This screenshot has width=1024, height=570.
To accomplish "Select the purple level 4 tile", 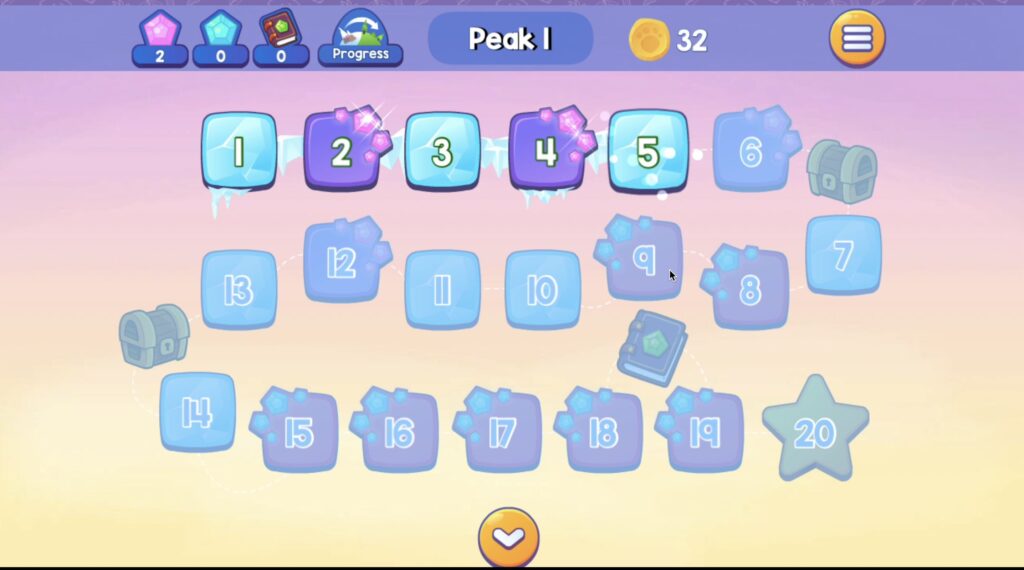I will coord(545,151).
